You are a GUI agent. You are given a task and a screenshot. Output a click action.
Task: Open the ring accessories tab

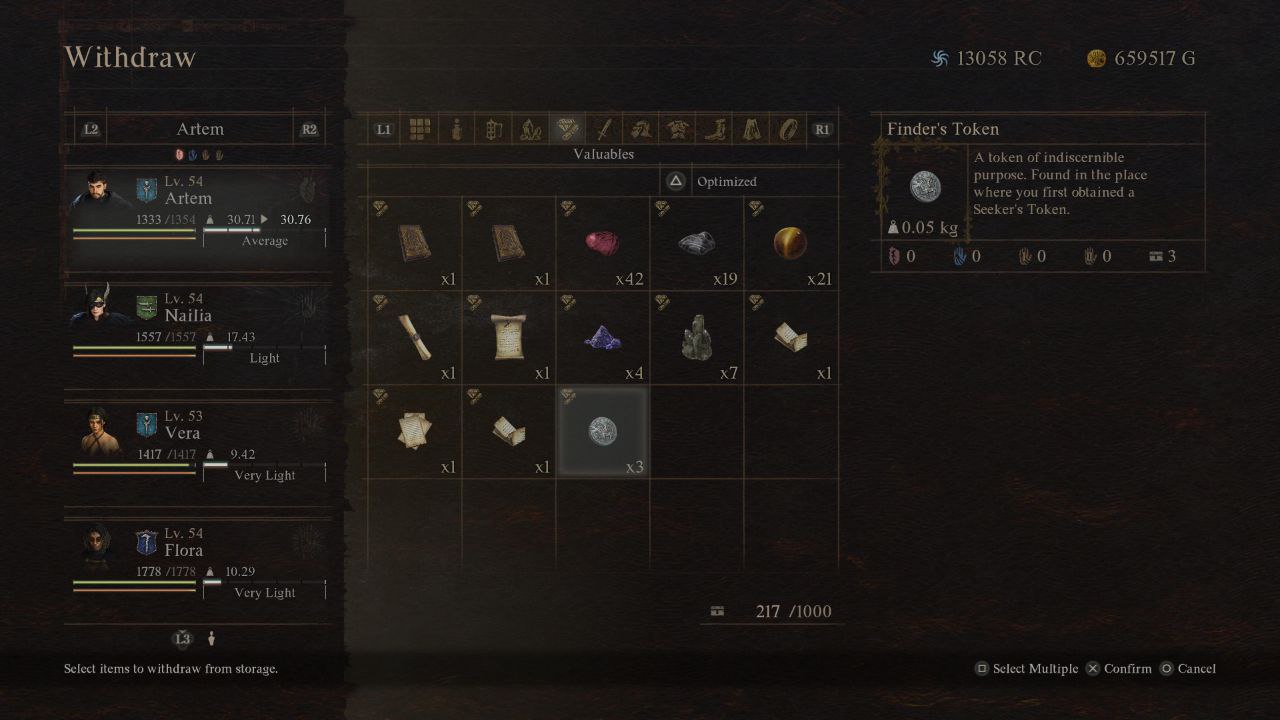pos(789,129)
